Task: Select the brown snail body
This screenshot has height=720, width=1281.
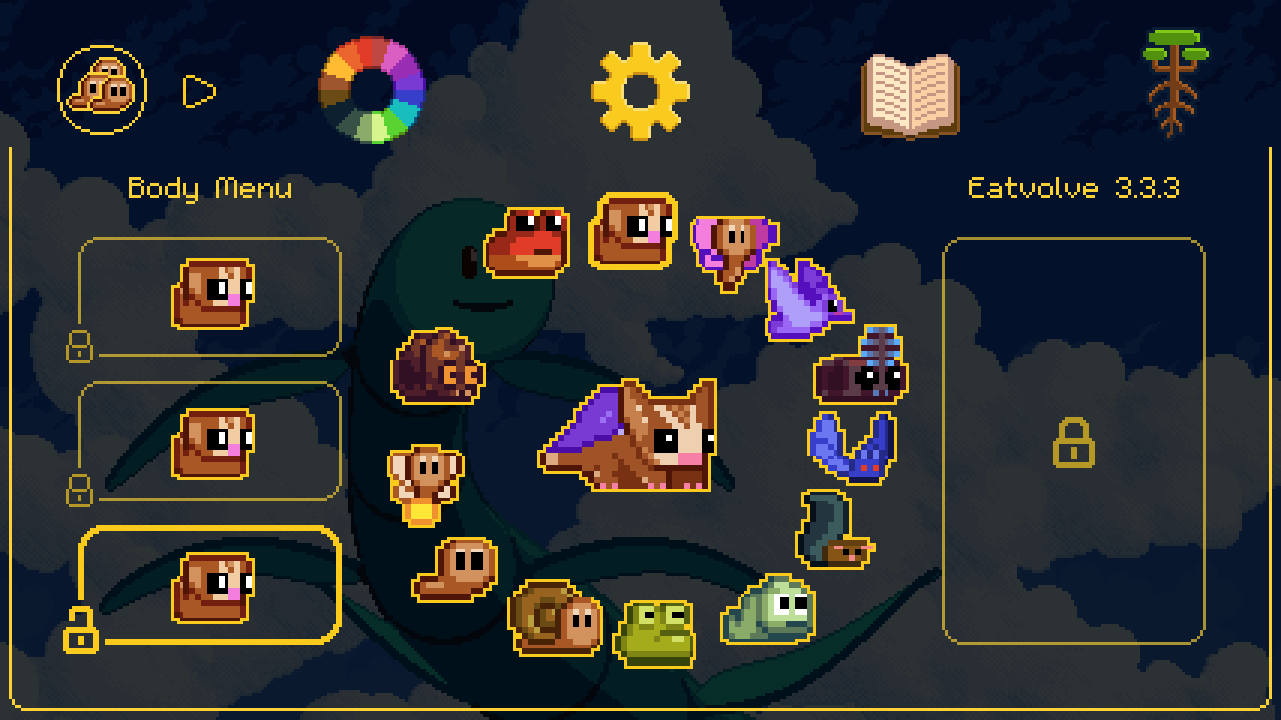Action: tap(554, 617)
